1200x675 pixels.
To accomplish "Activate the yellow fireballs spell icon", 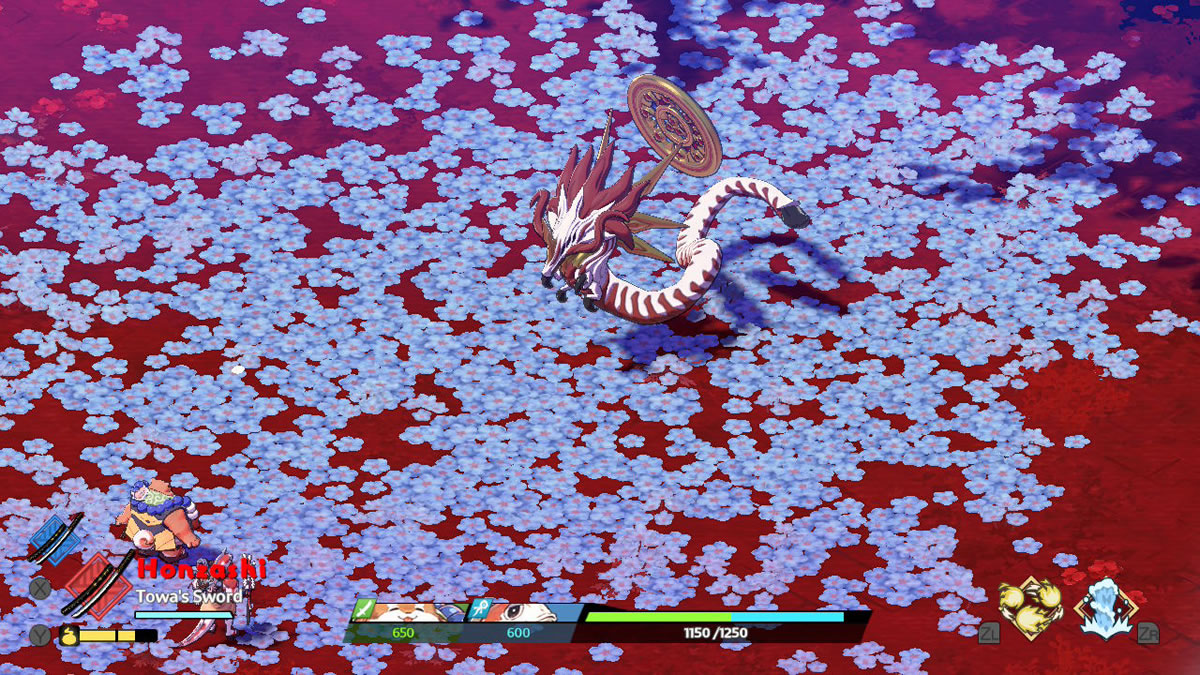I will (x=1030, y=606).
